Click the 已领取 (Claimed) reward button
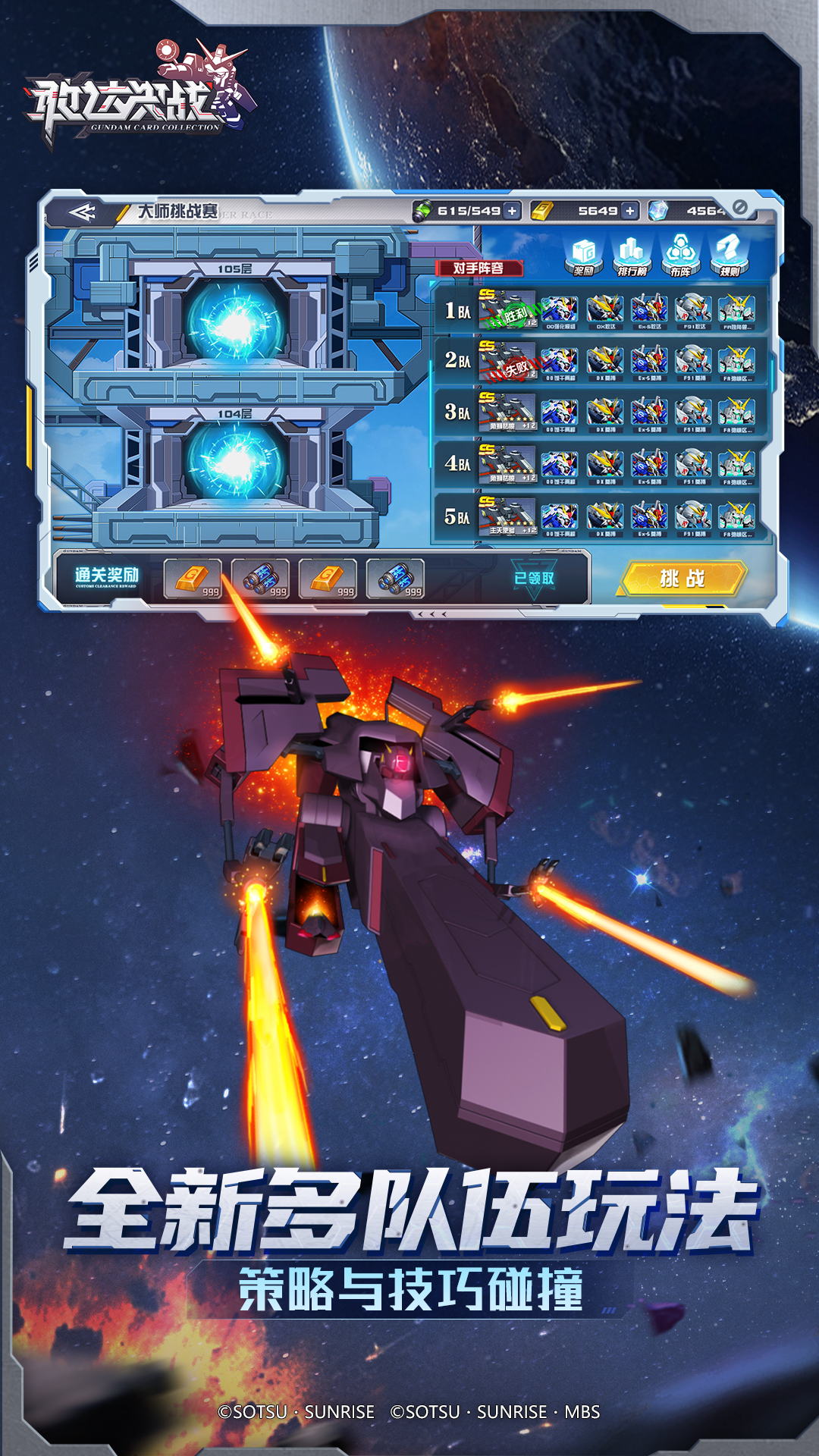This screenshot has width=819, height=1456. pyautogui.click(x=534, y=579)
